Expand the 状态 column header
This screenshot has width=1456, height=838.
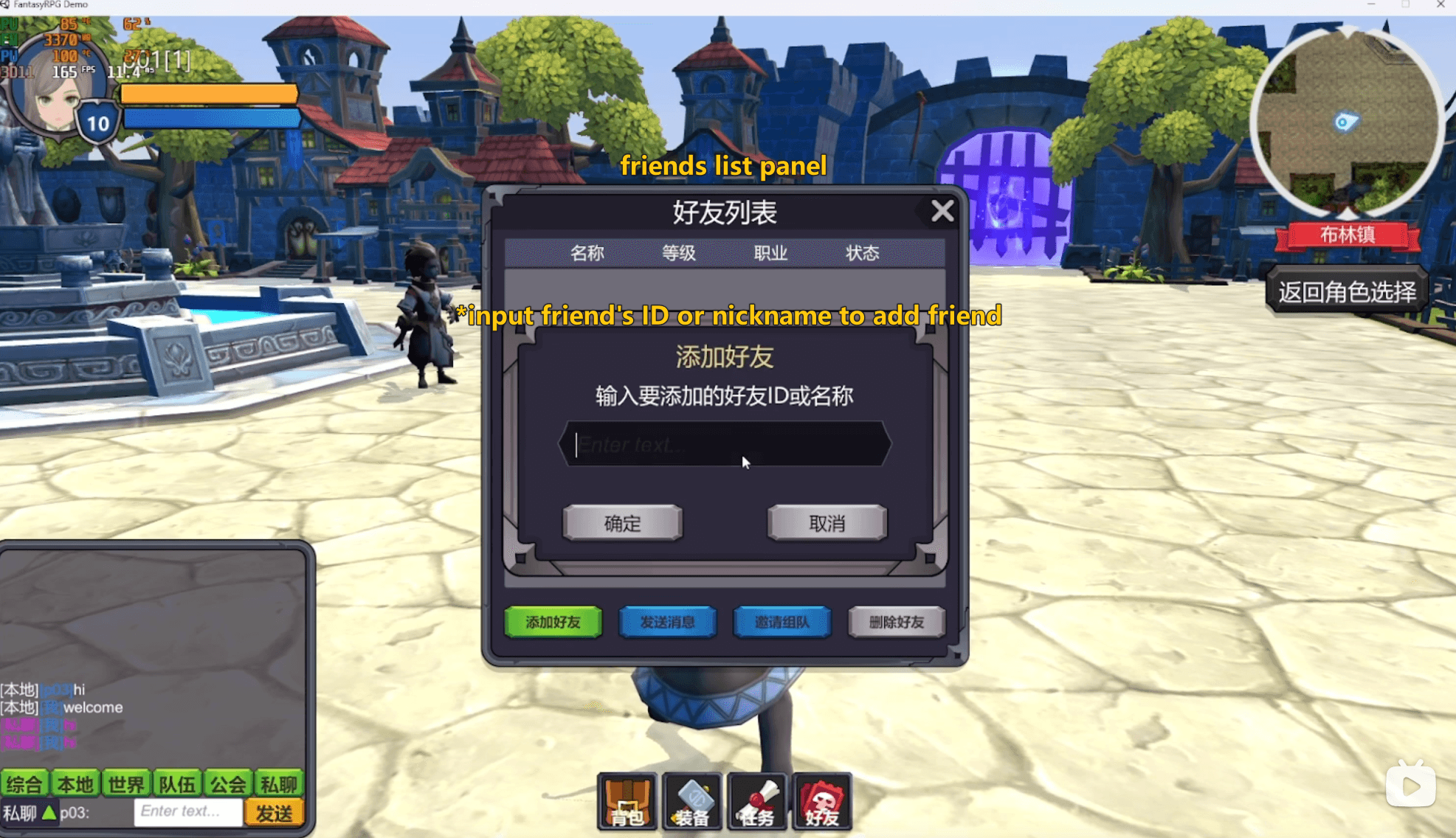[x=863, y=253]
